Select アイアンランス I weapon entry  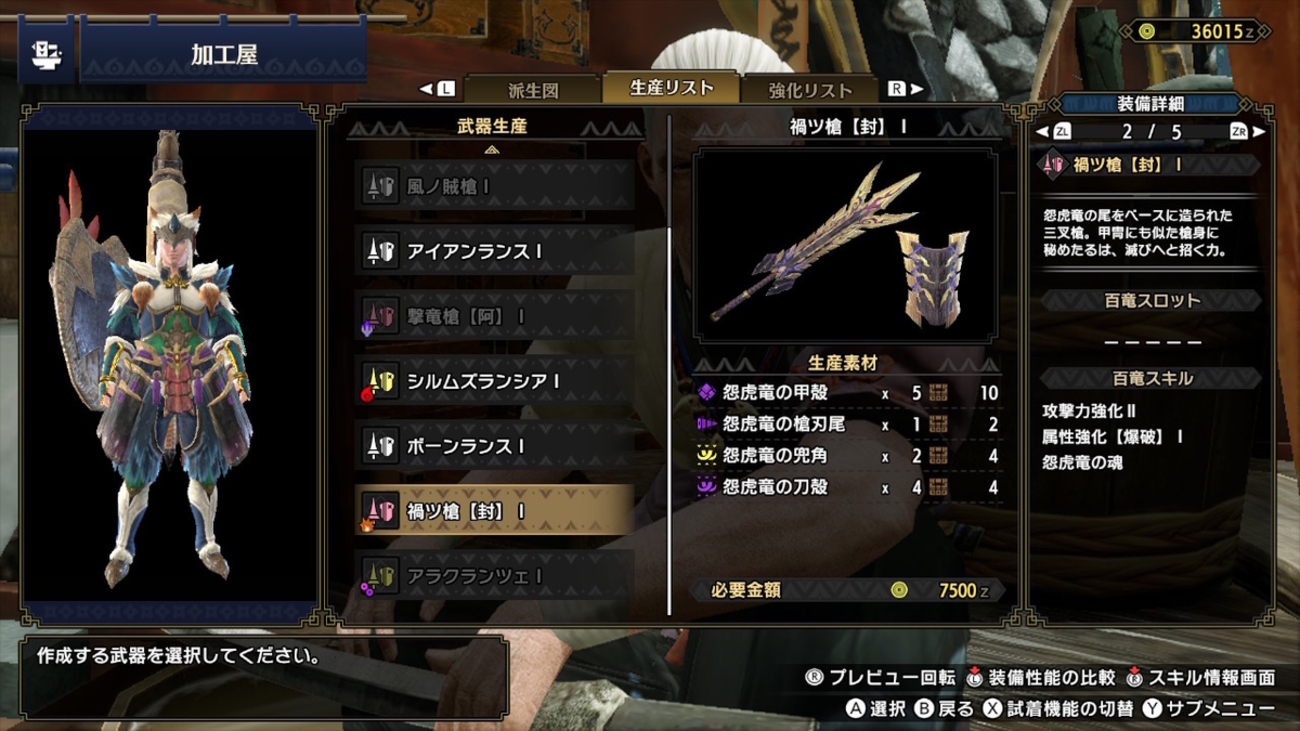(x=495, y=252)
